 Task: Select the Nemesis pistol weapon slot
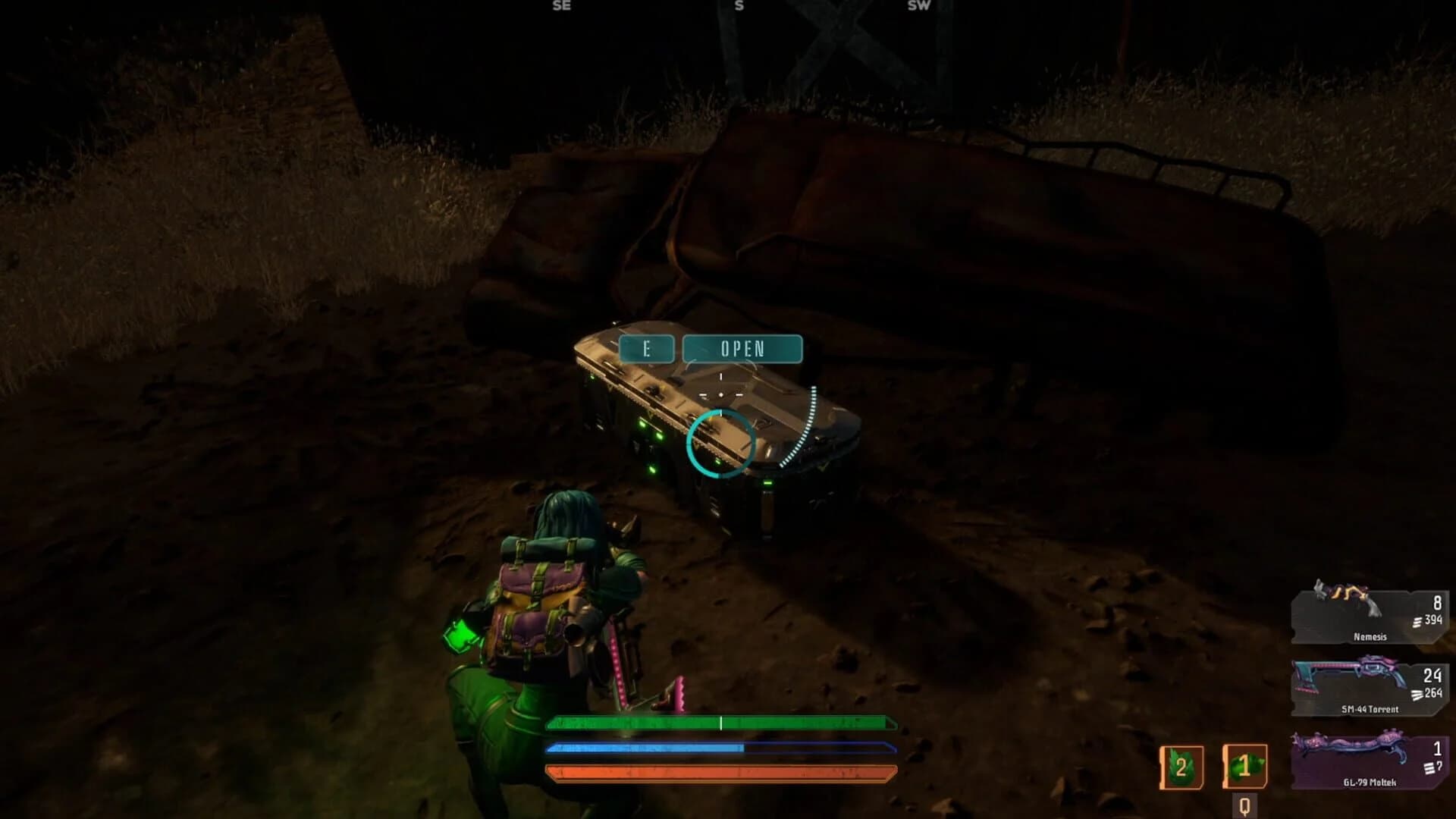pos(1367,617)
